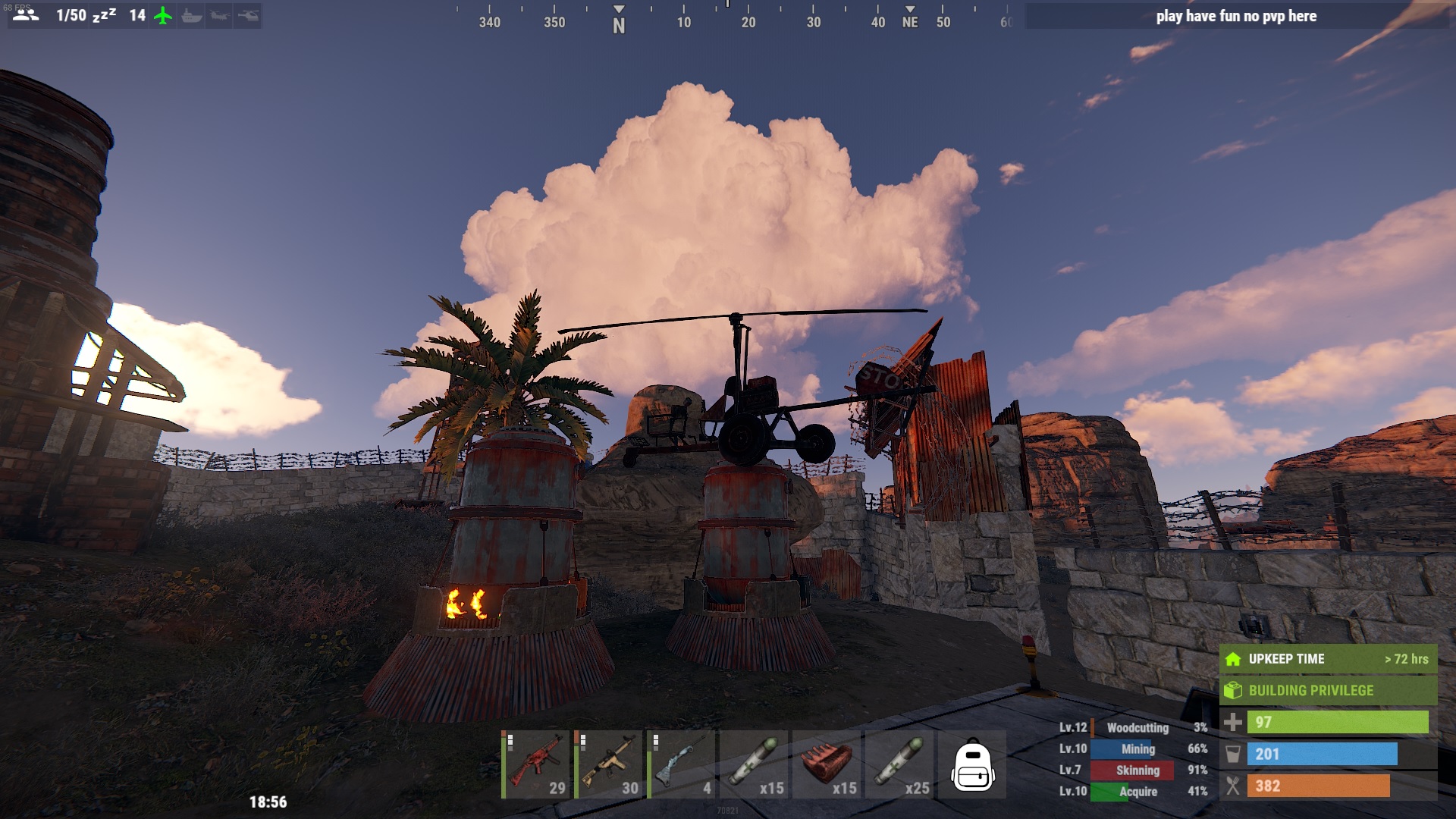This screenshot has height=819, width=1456.
Task: Select the red MP5 submachine gun slot
Action: point(535,764)
